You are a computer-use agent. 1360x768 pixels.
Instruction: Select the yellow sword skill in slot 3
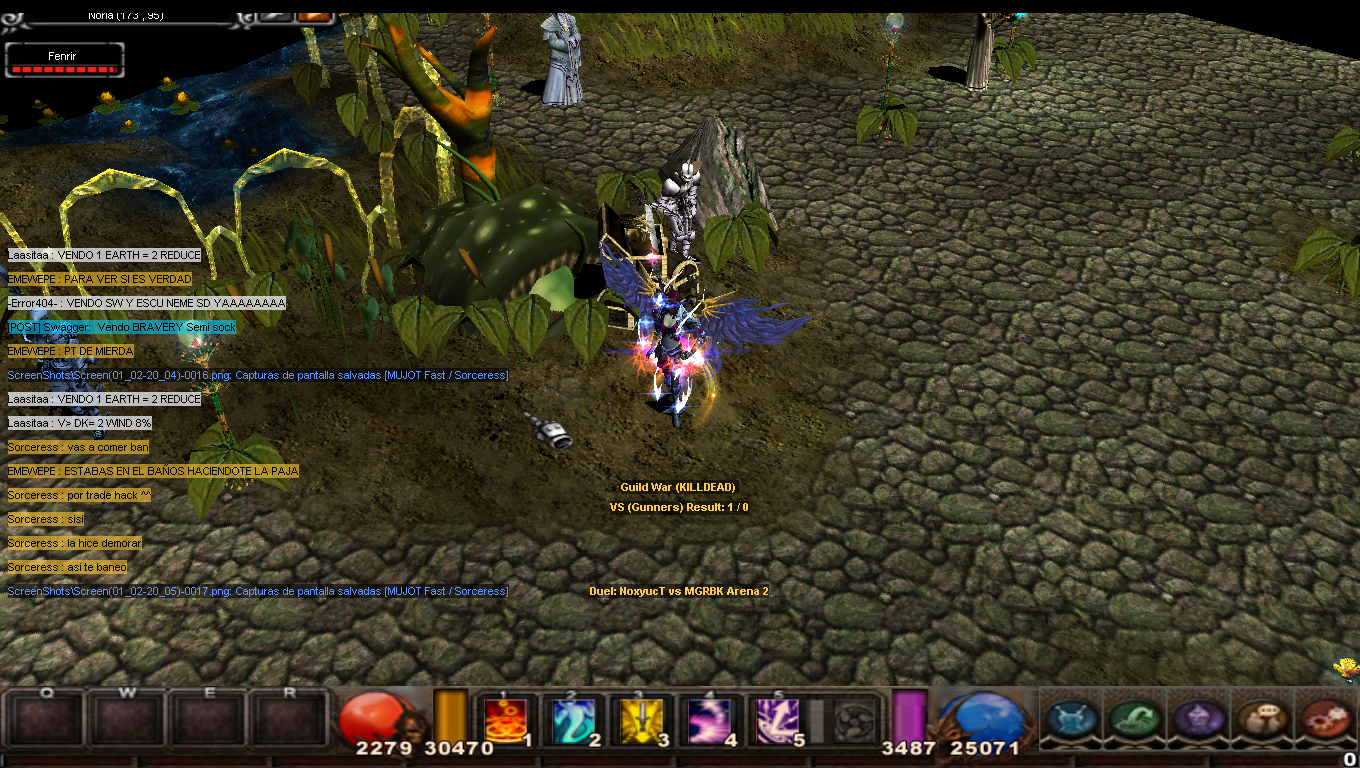coord(642,720)
